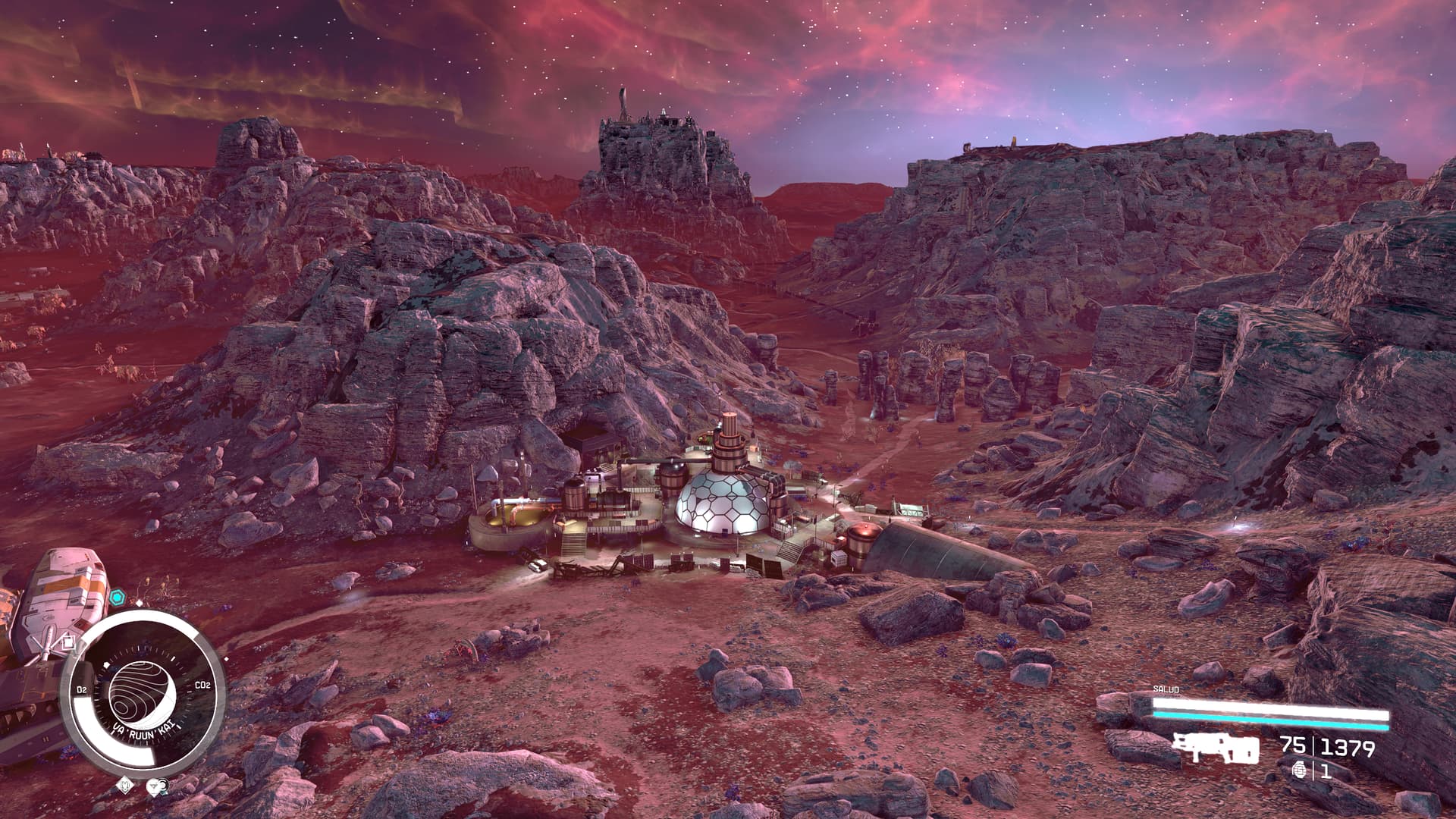Click the diamond status icon under the compass
This screenshot has width=1456, height=819.
tap(126, 786)
